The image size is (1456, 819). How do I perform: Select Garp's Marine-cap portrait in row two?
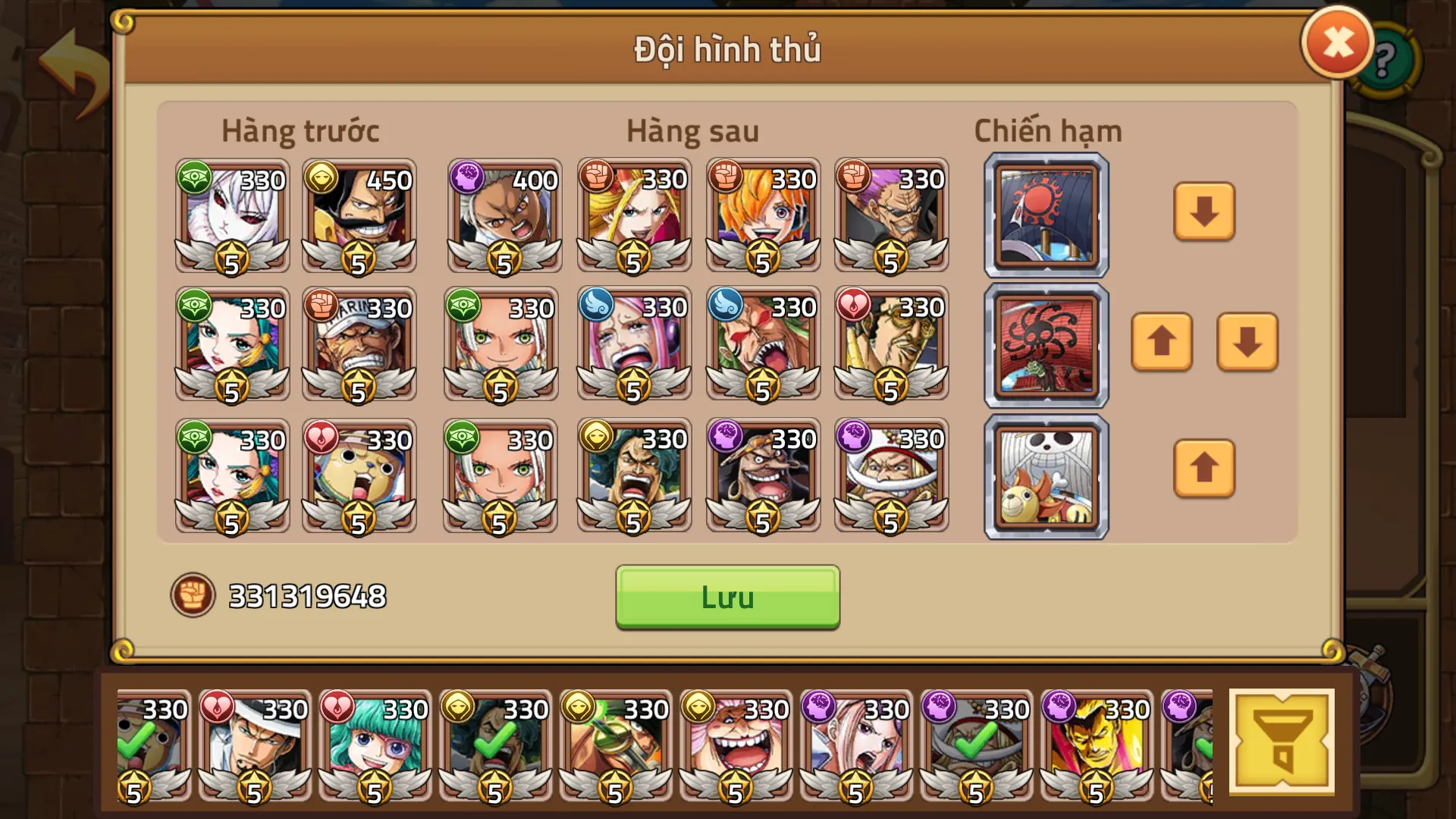click(x=360, y=349)
